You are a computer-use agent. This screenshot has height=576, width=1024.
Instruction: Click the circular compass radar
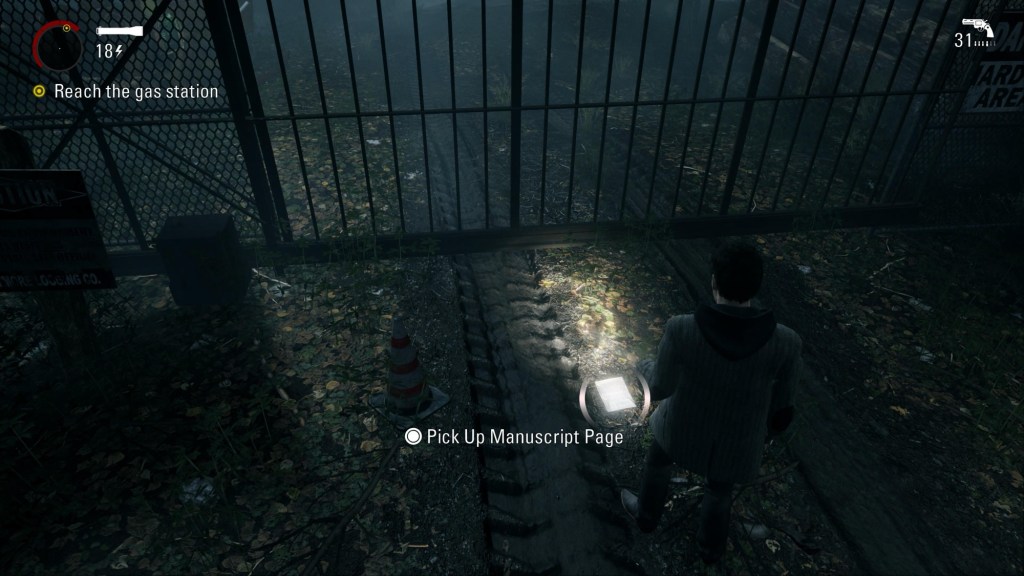click(59, 45)
